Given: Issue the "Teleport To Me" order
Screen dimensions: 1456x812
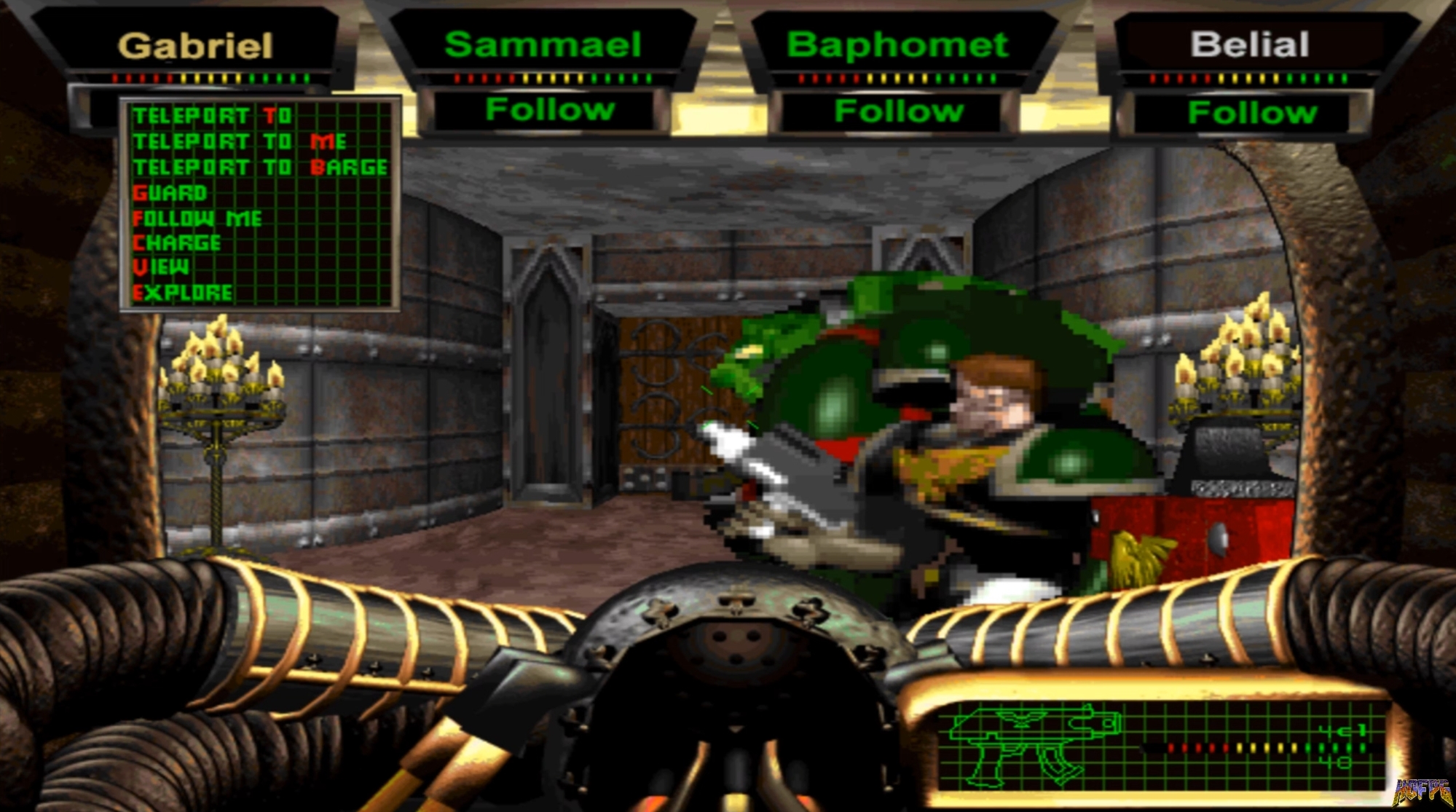Looking at the screenshot, I should (x=240, y=141).
